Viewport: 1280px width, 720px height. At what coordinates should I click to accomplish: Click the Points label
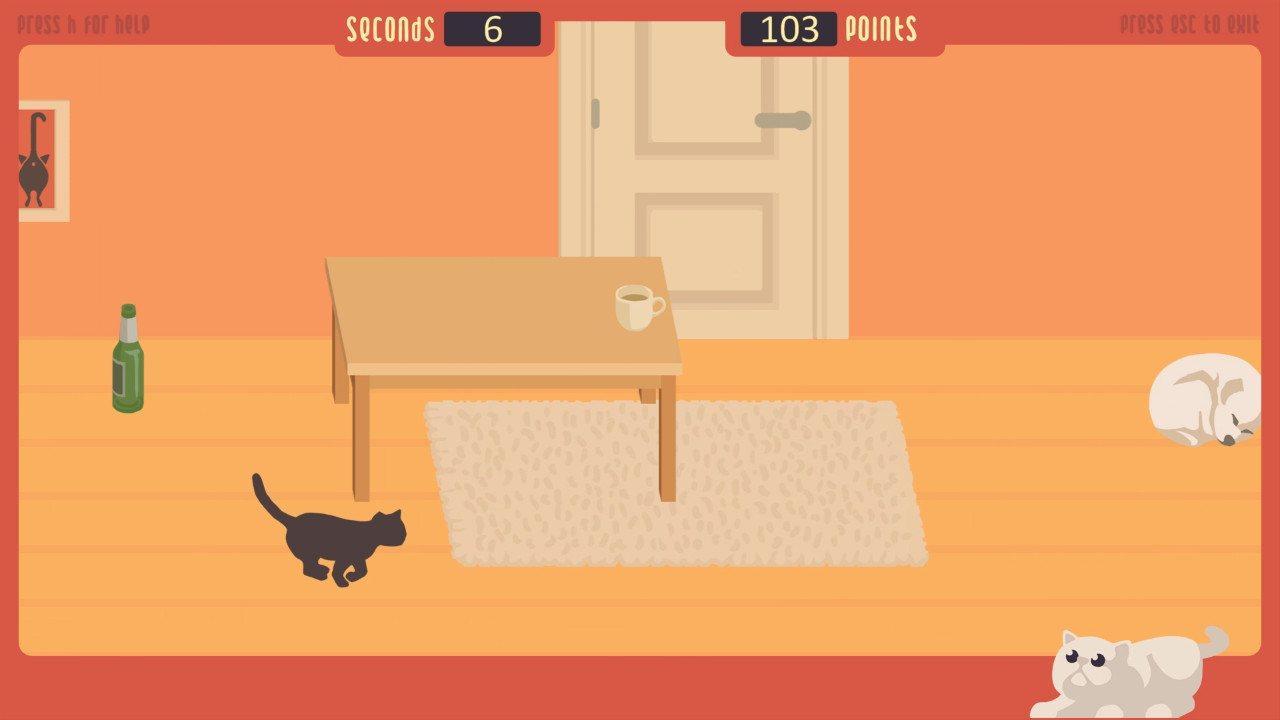(879, 28)
